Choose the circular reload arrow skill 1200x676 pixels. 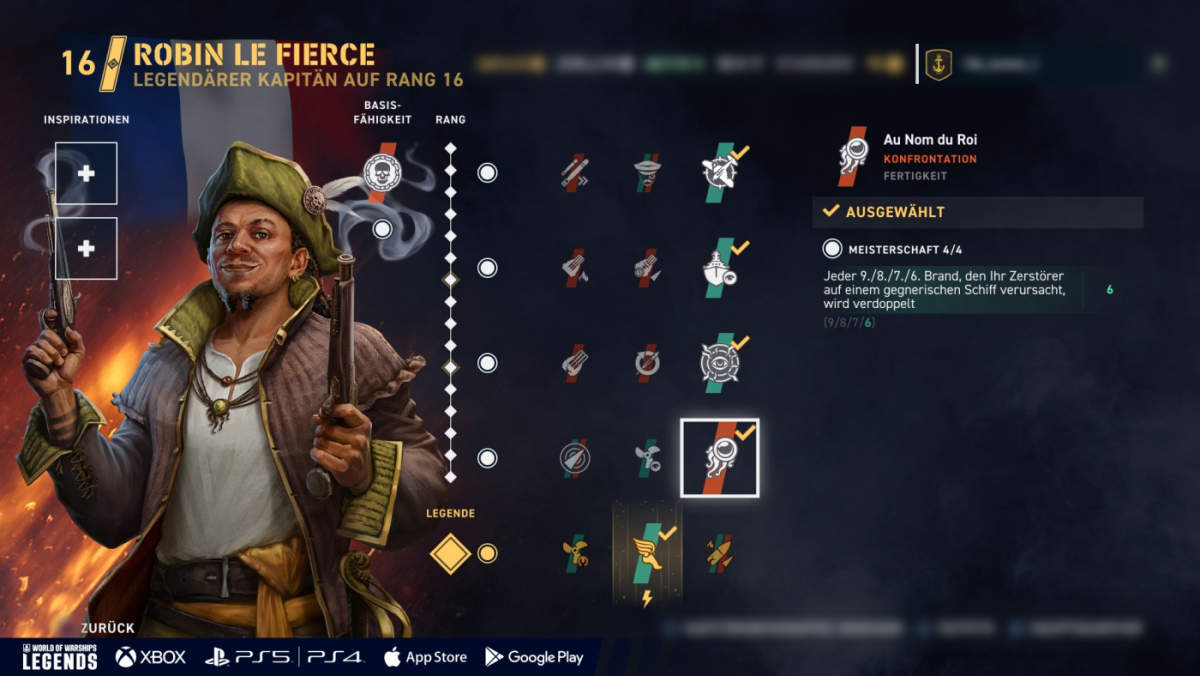tap(647, 363)
